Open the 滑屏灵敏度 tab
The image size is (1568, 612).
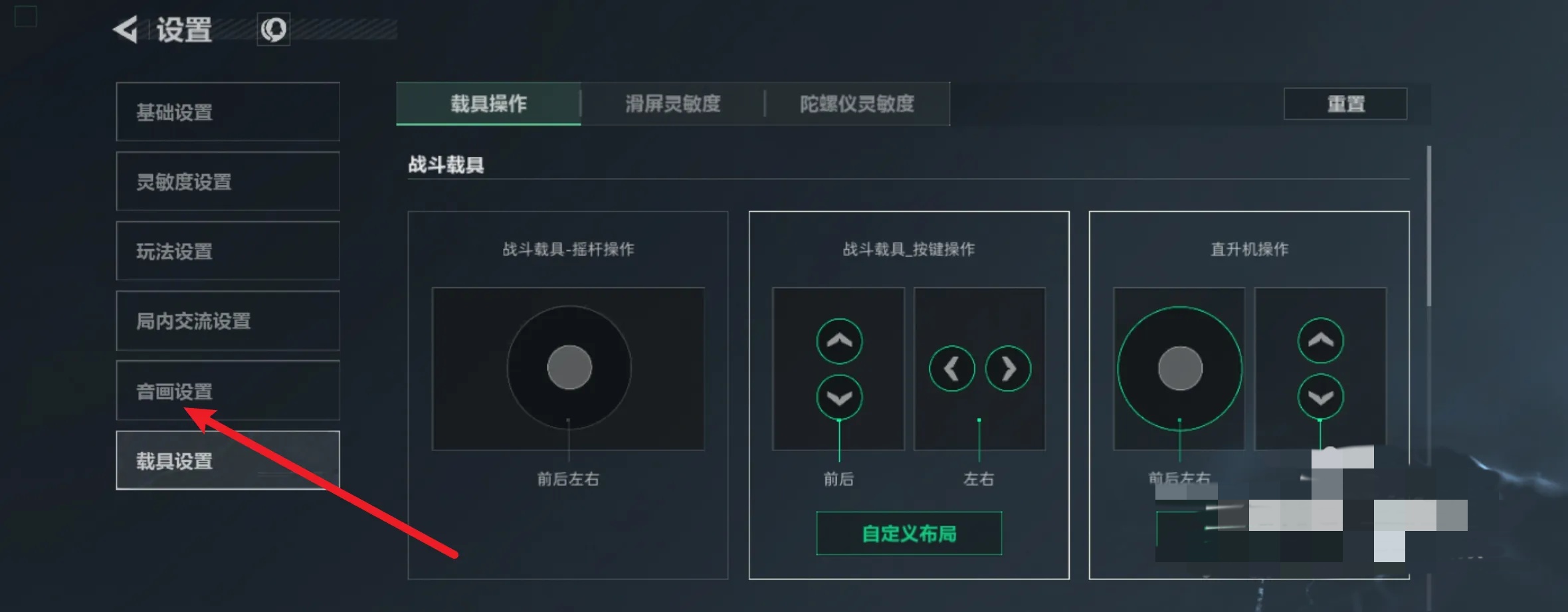pos(672,104)
